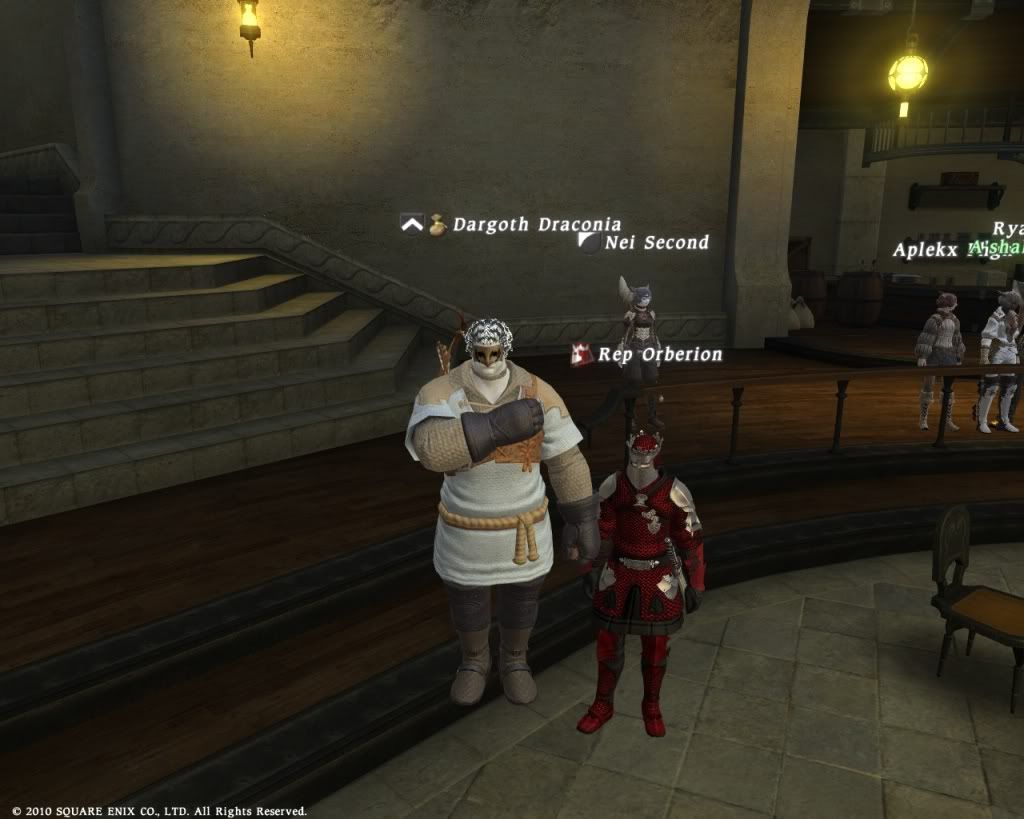Choose the Rep Orberion nameplate

pyautogui.click(x=659, y=355)
